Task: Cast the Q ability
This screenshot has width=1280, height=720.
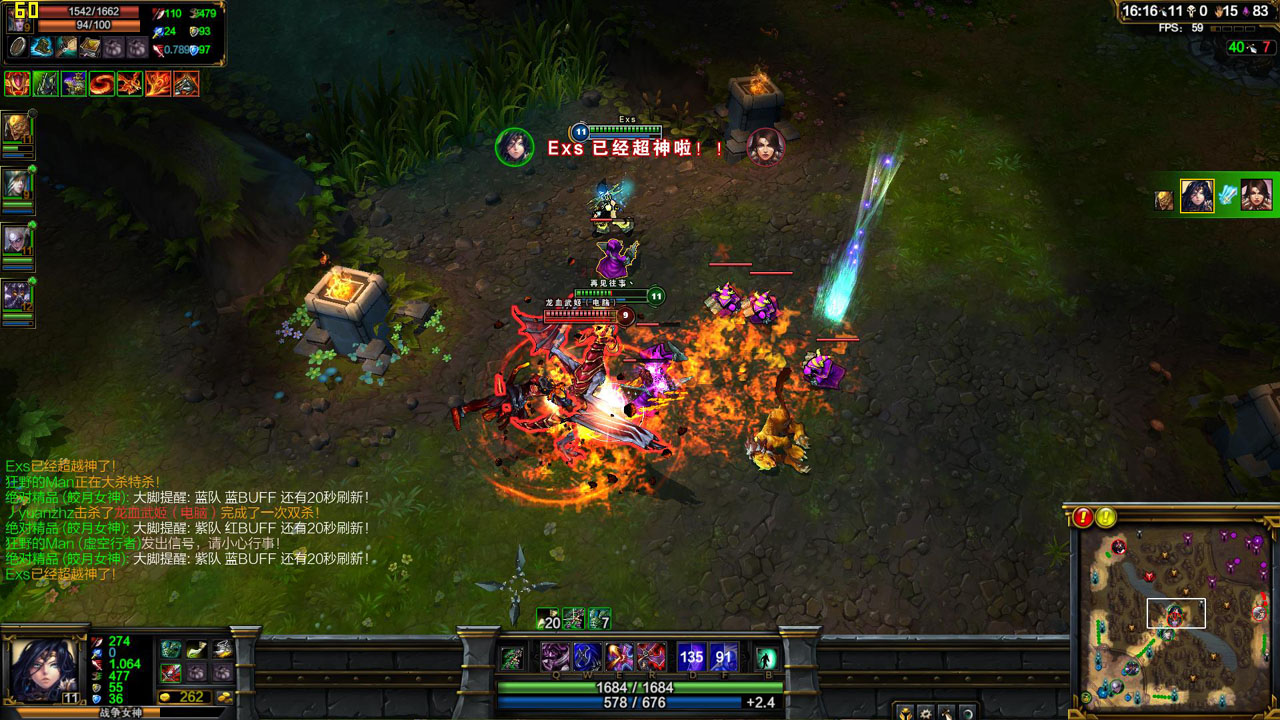Action: point(555,657)
